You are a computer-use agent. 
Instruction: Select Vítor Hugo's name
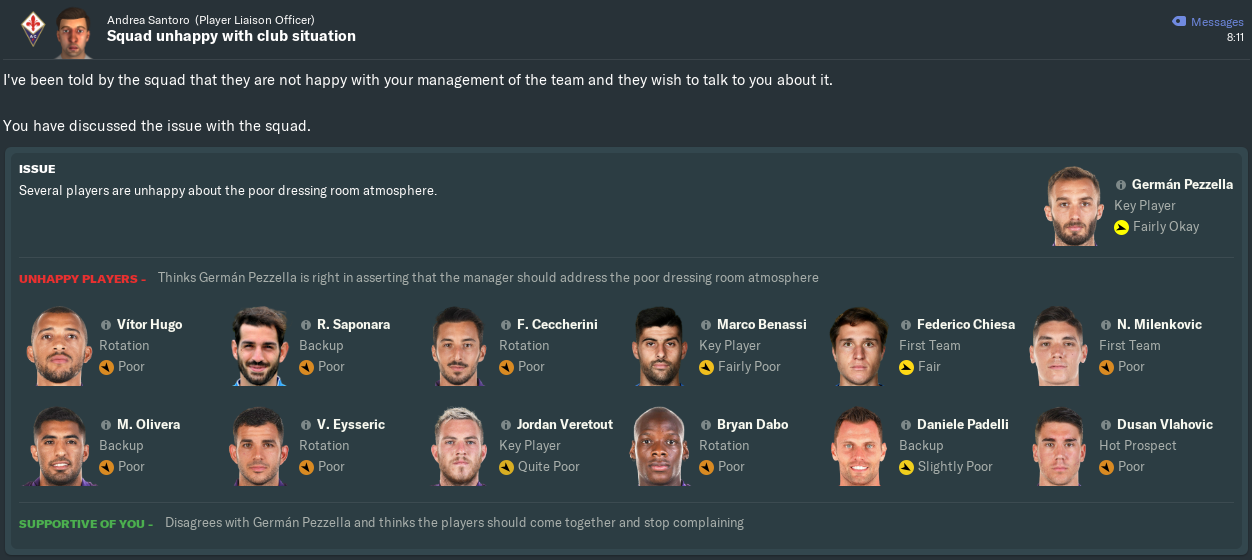pos(149,325)
